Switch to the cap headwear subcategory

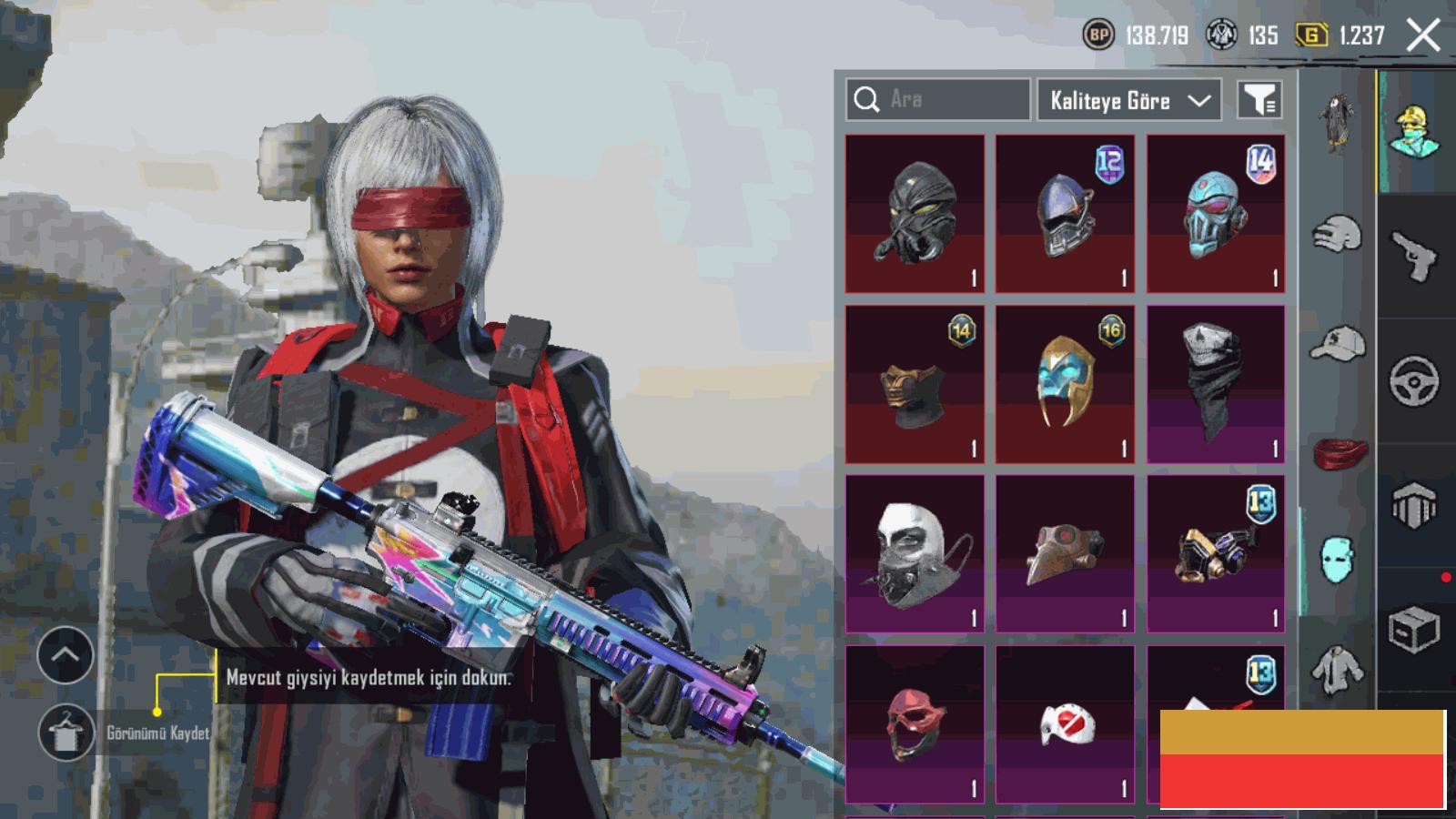click(1338, 344)
